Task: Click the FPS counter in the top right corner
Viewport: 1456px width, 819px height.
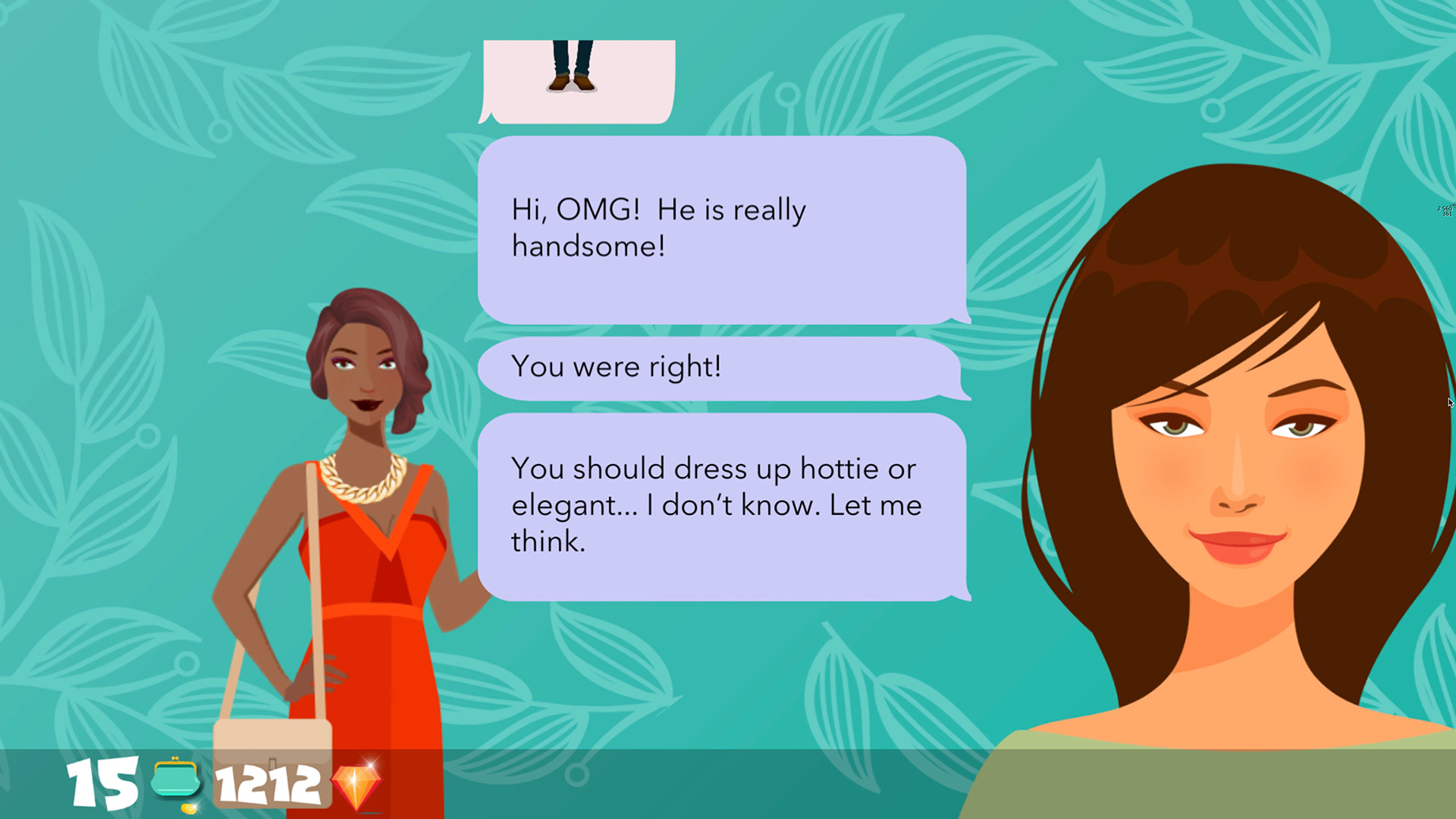Action: pos(1445,211)
